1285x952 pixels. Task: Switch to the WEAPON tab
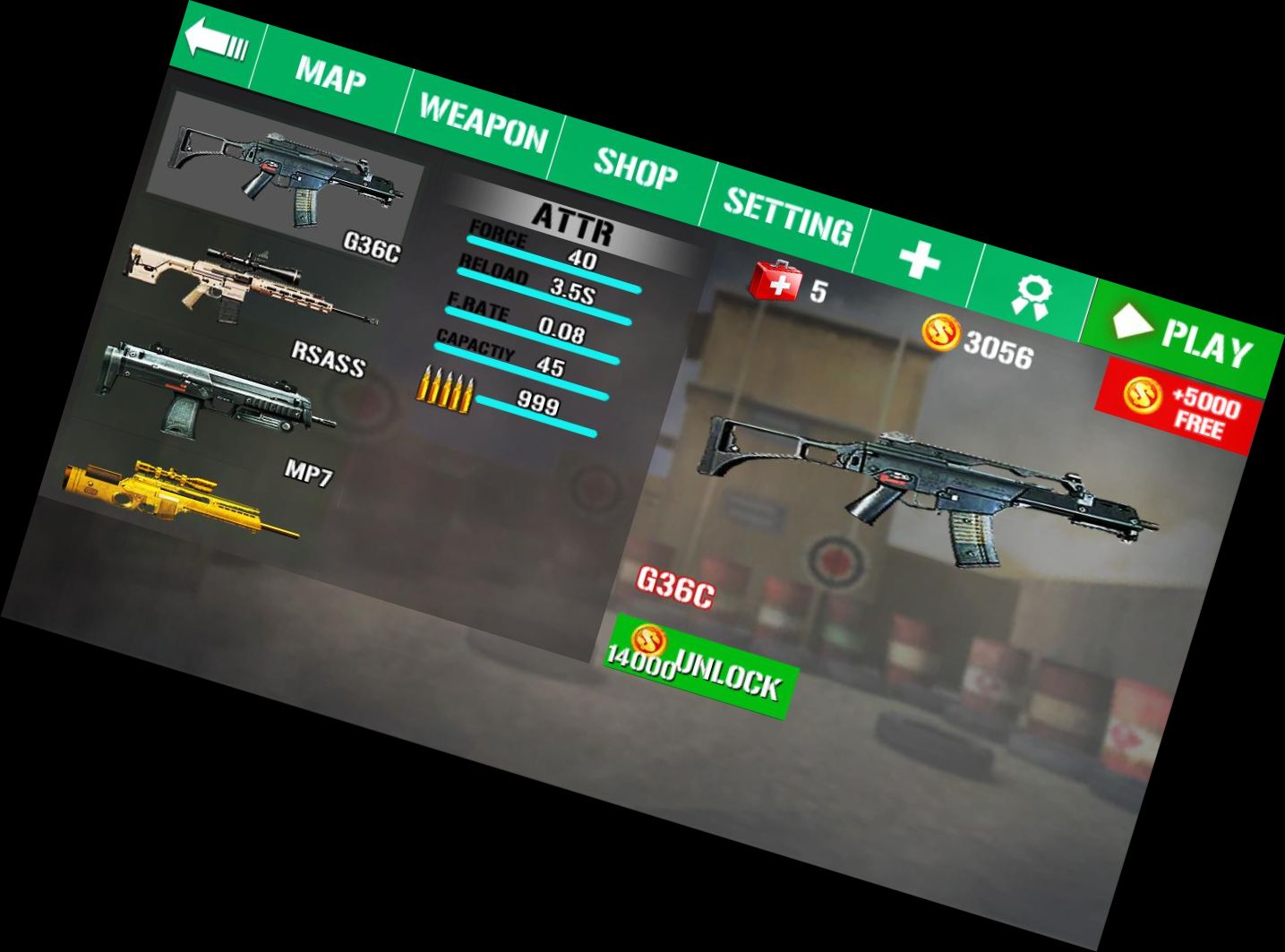(x=483, y=123)
